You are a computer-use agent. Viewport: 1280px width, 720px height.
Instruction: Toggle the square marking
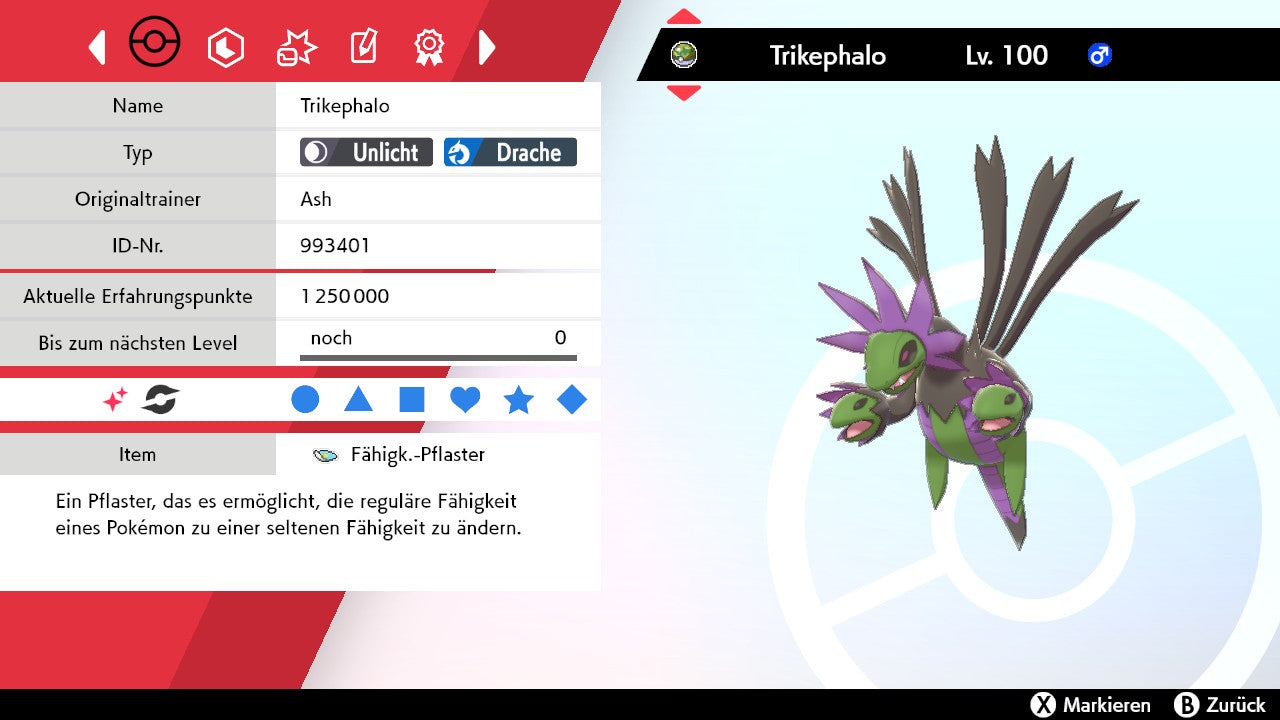[x=412, y=400]
